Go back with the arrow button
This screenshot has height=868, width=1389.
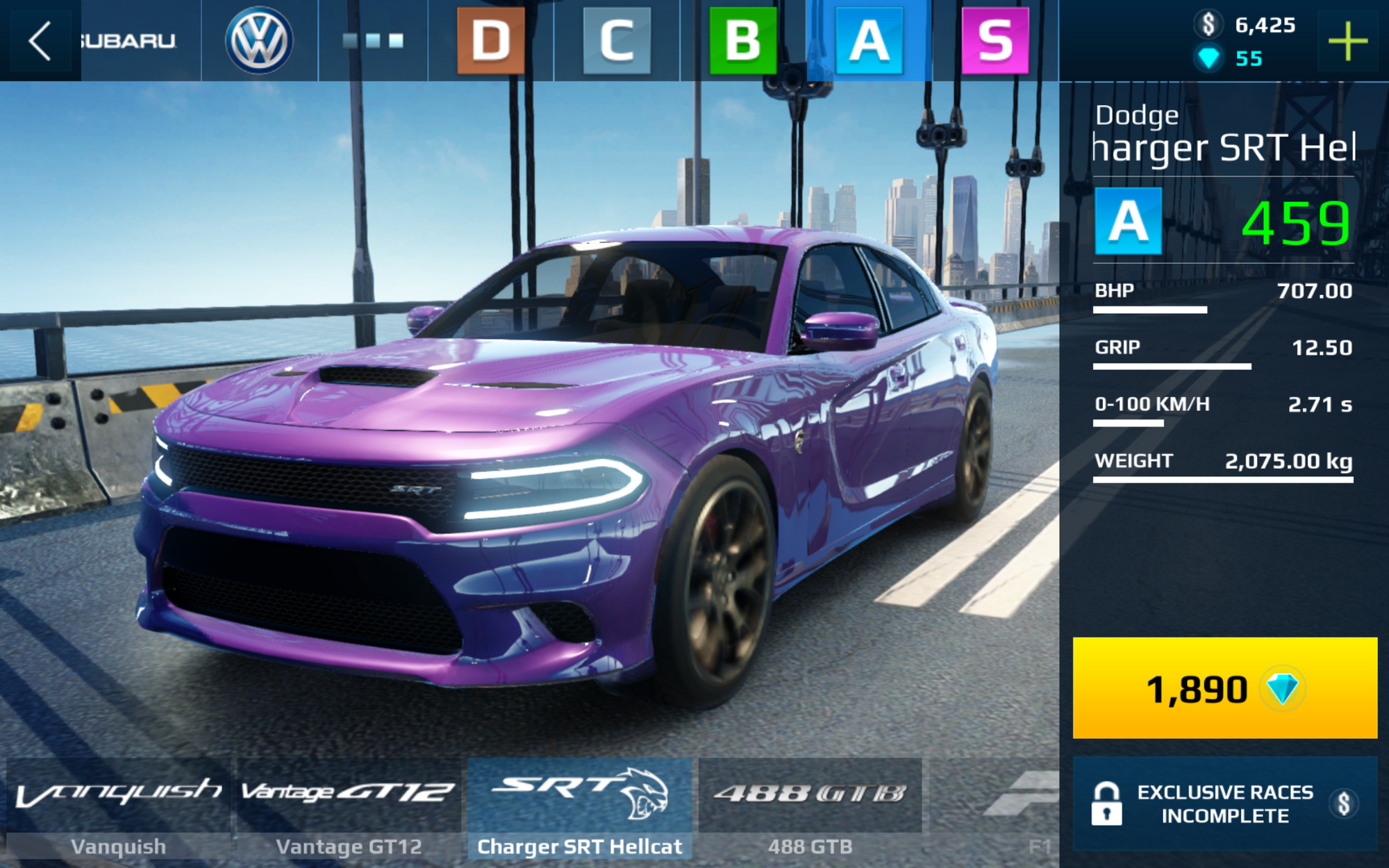tap(40, 40)
